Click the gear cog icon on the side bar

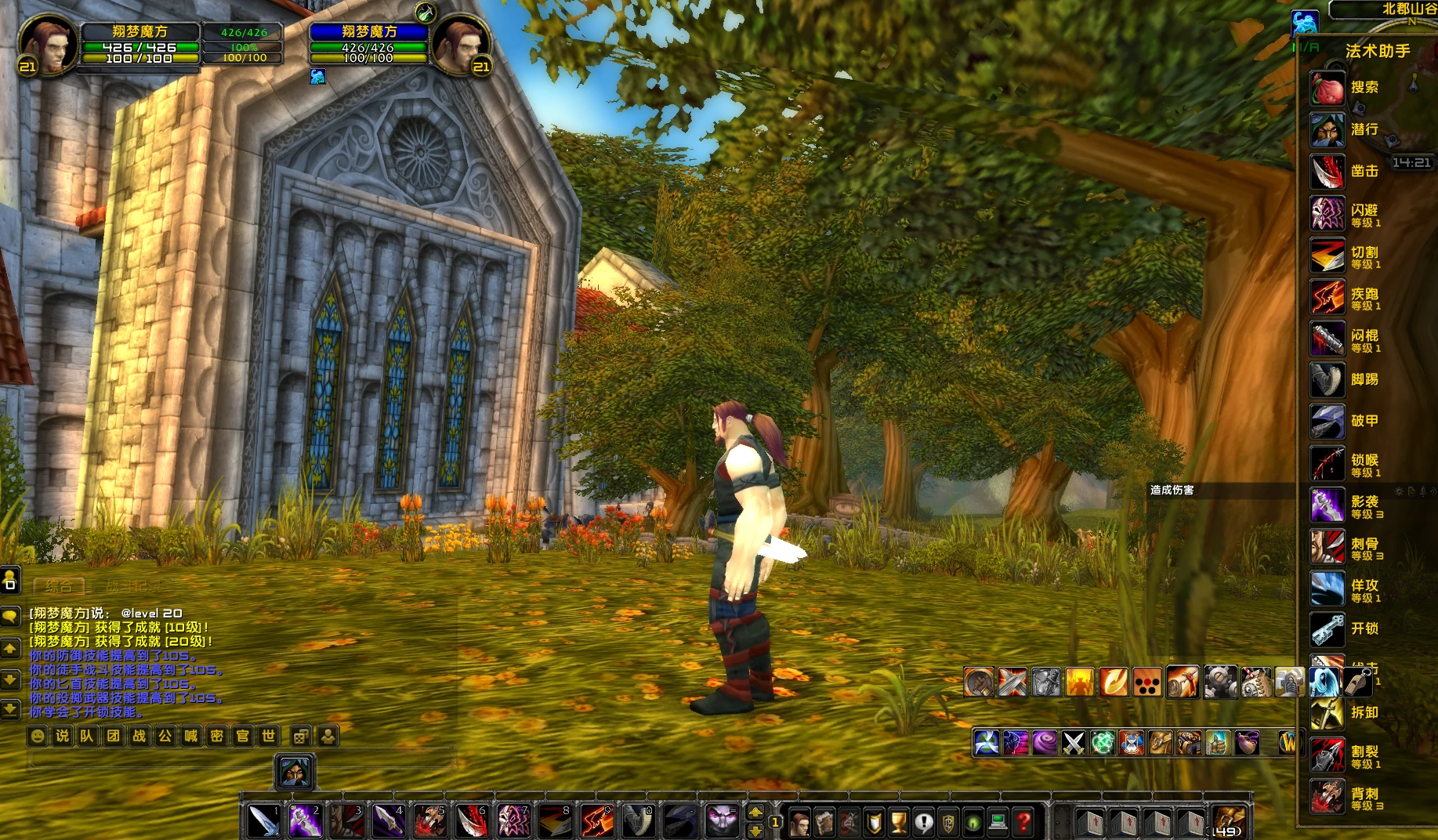point(1219,682)
